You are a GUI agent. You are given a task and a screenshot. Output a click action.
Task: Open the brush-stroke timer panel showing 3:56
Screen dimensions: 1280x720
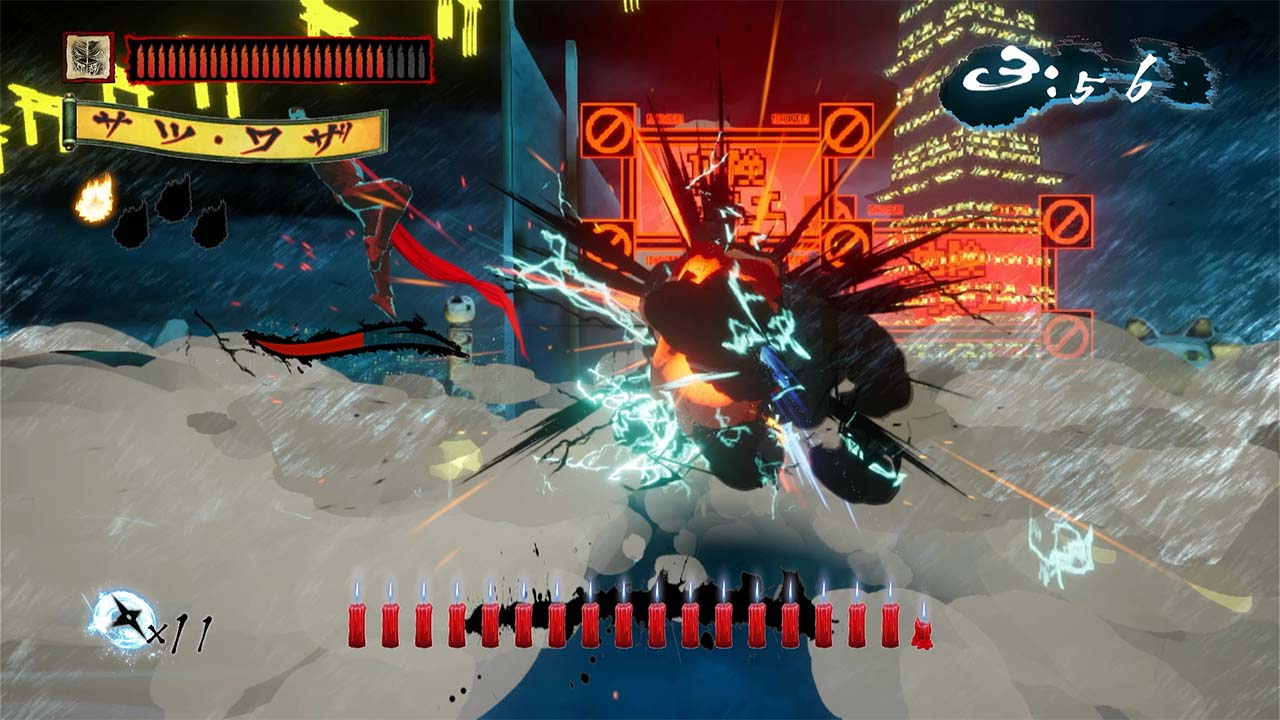coord(1060,72)
